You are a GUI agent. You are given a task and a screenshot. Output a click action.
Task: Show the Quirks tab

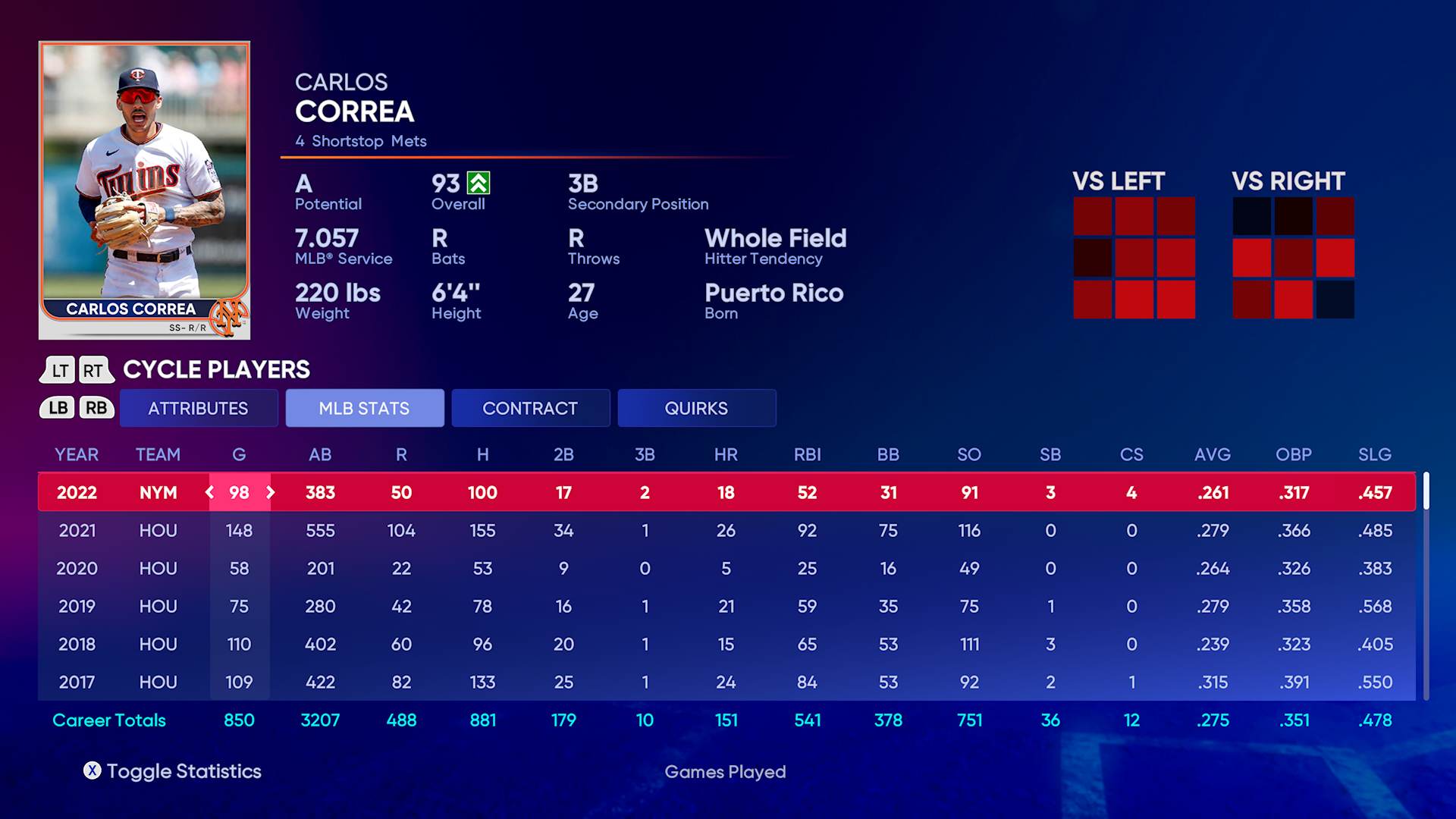(x=696, y=408)
